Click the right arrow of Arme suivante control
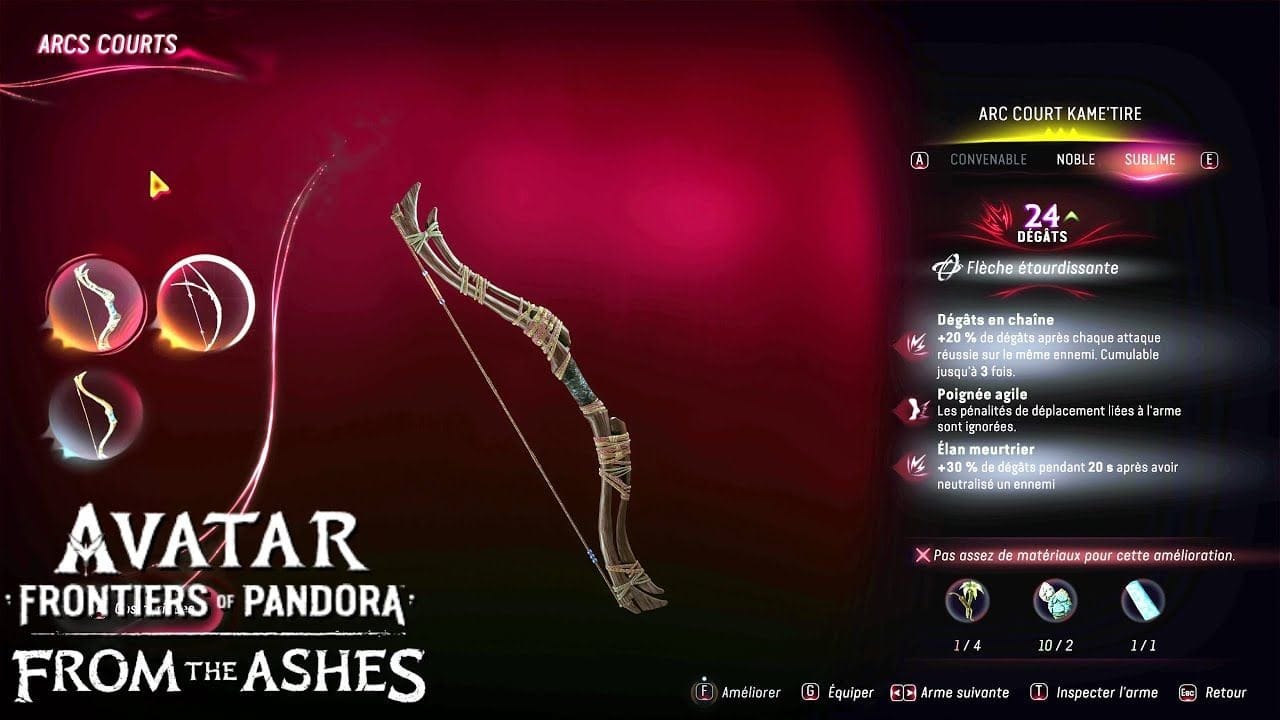This screenshot has width=1280, height=720. click(x=909, y=692)
